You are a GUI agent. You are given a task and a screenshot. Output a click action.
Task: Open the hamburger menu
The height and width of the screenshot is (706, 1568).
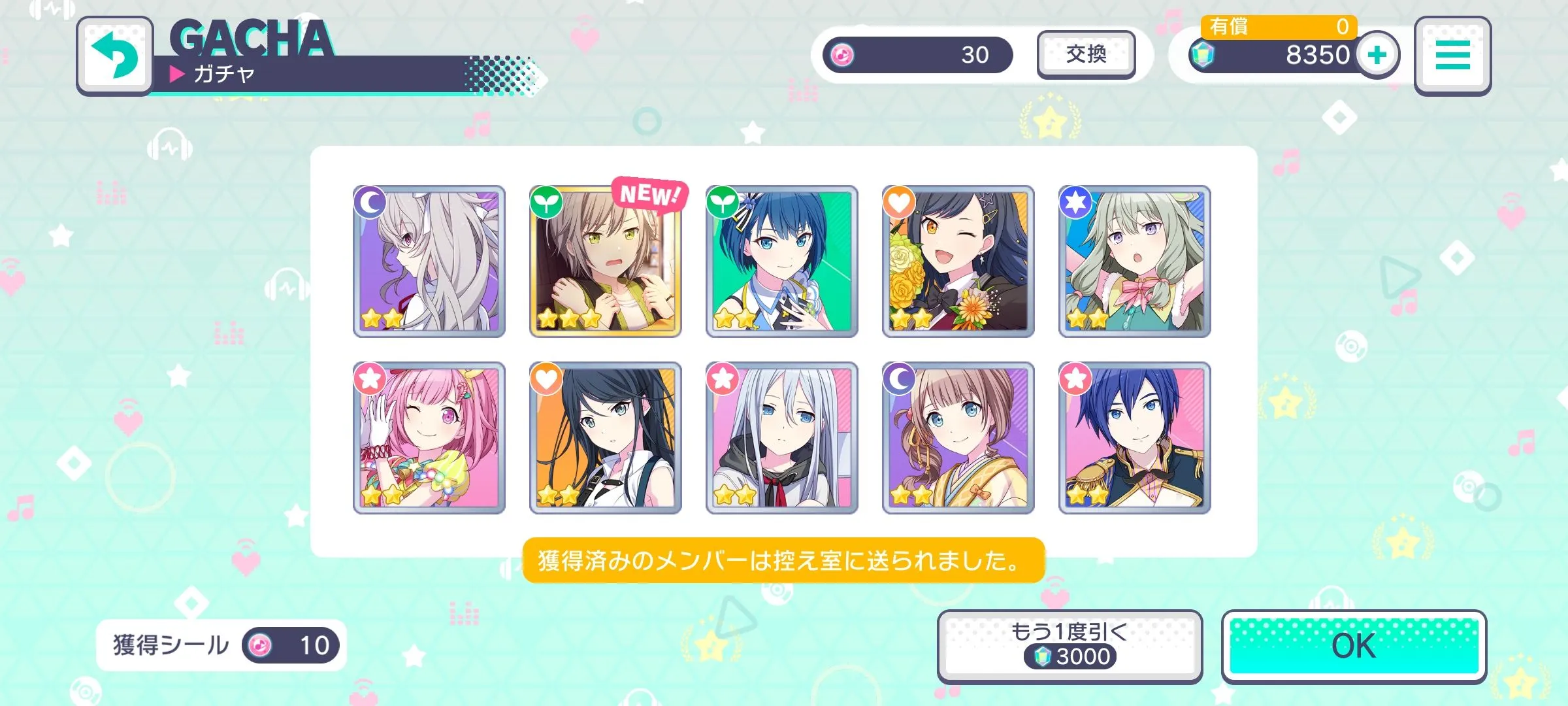tap(1452, 56)
